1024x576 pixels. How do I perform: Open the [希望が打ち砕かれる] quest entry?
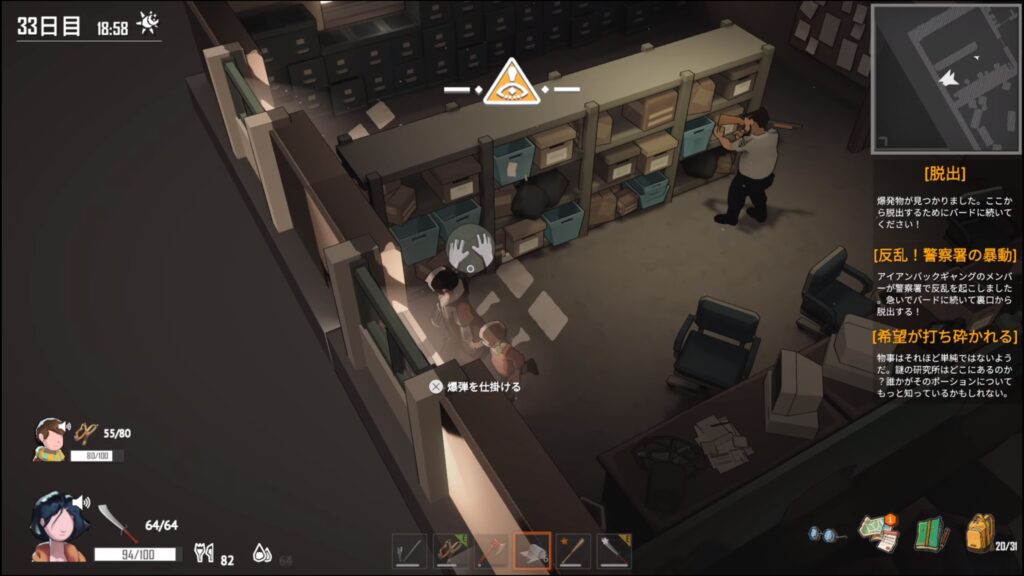coord(944,336)
